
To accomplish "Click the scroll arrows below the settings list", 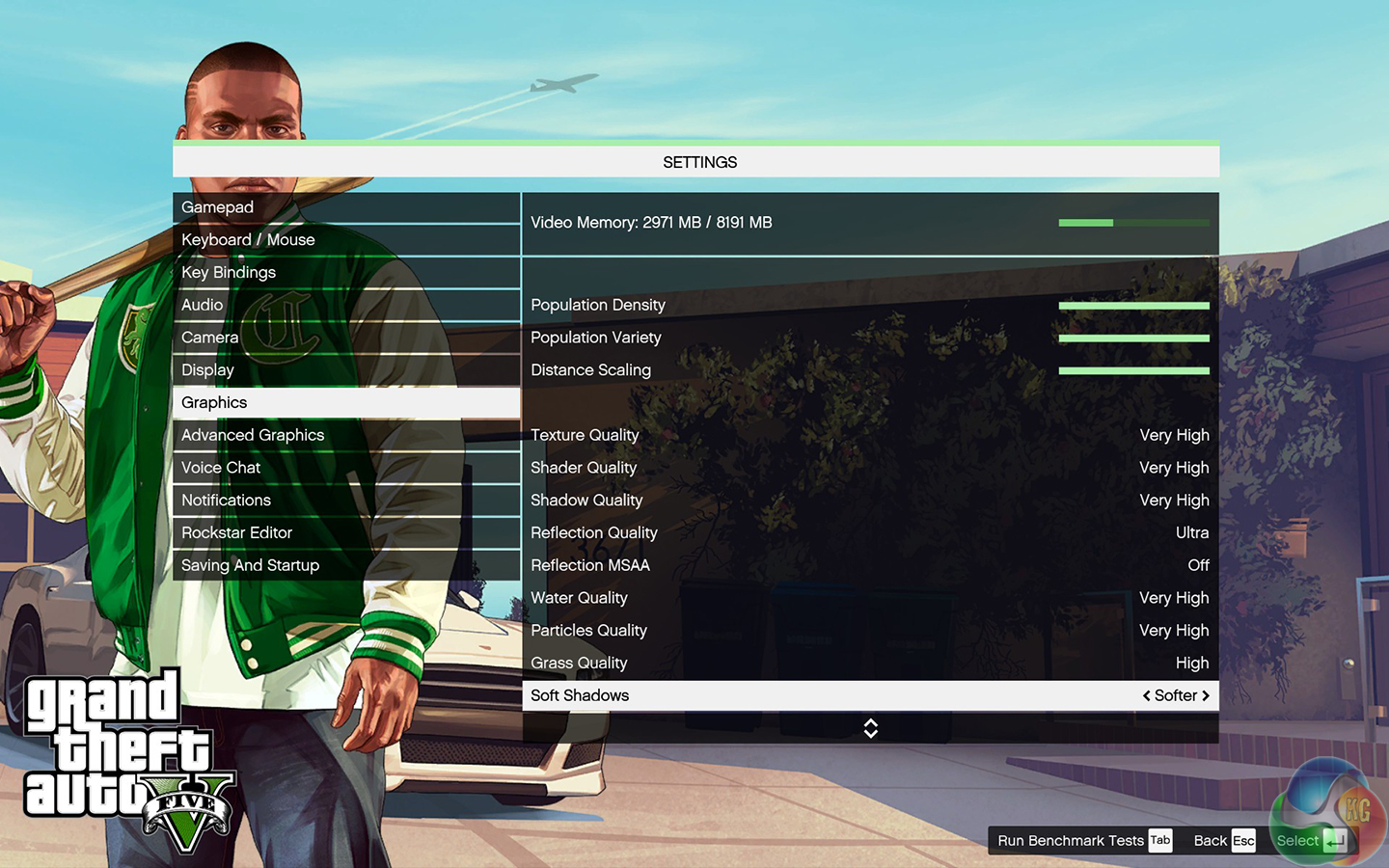I will [x=870, y=728].
